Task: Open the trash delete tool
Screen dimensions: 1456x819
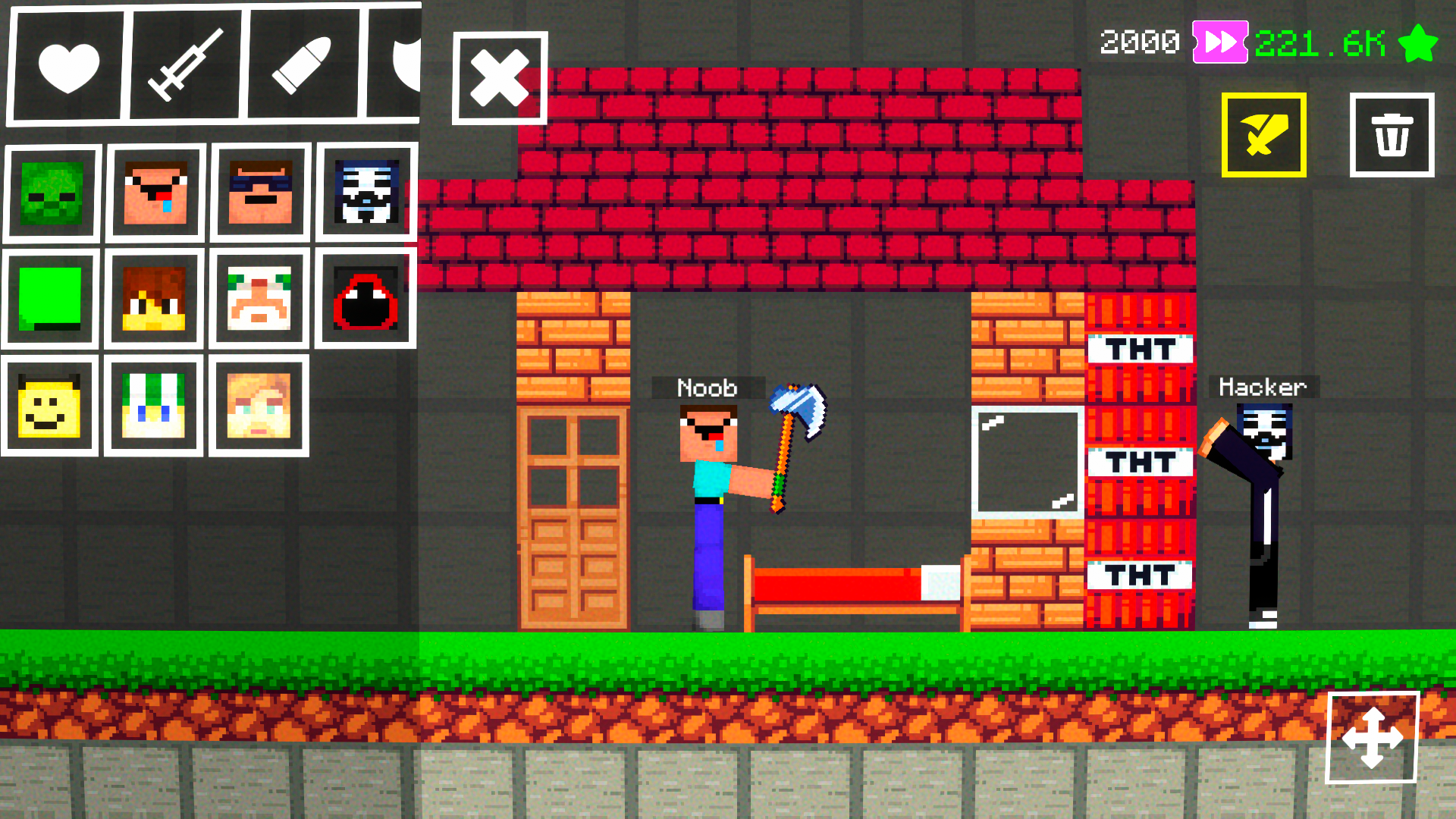Action: (1392, 136)
